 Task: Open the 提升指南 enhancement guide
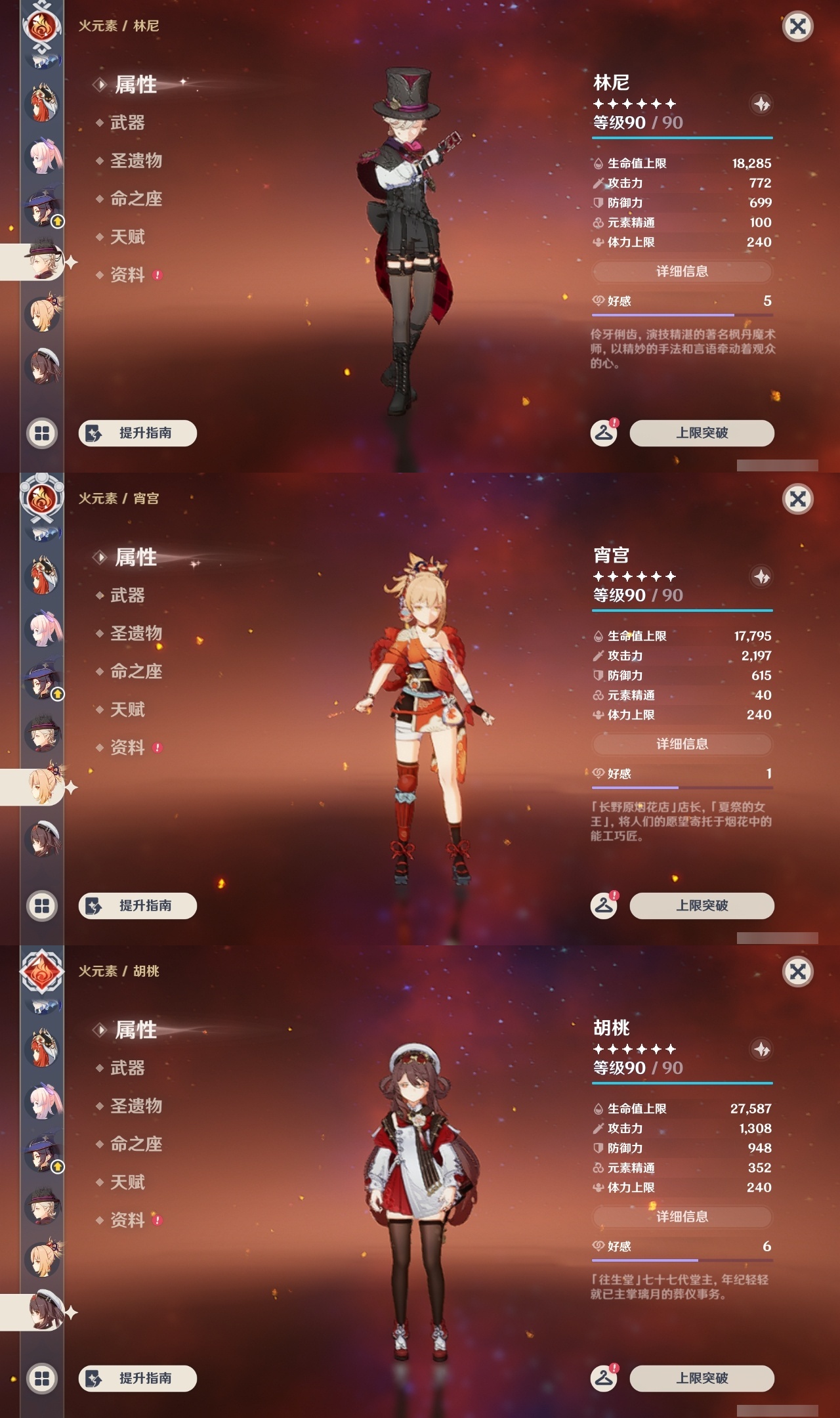(136, 433)
